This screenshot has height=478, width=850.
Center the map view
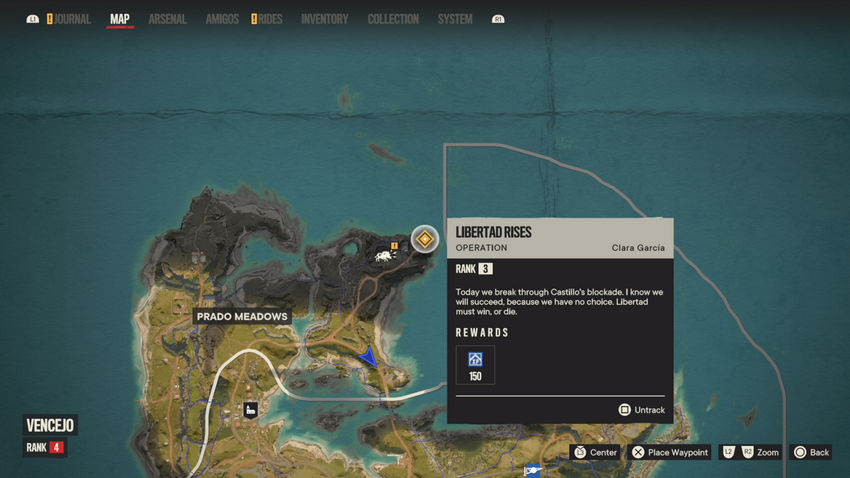click(x=594, y=452)
